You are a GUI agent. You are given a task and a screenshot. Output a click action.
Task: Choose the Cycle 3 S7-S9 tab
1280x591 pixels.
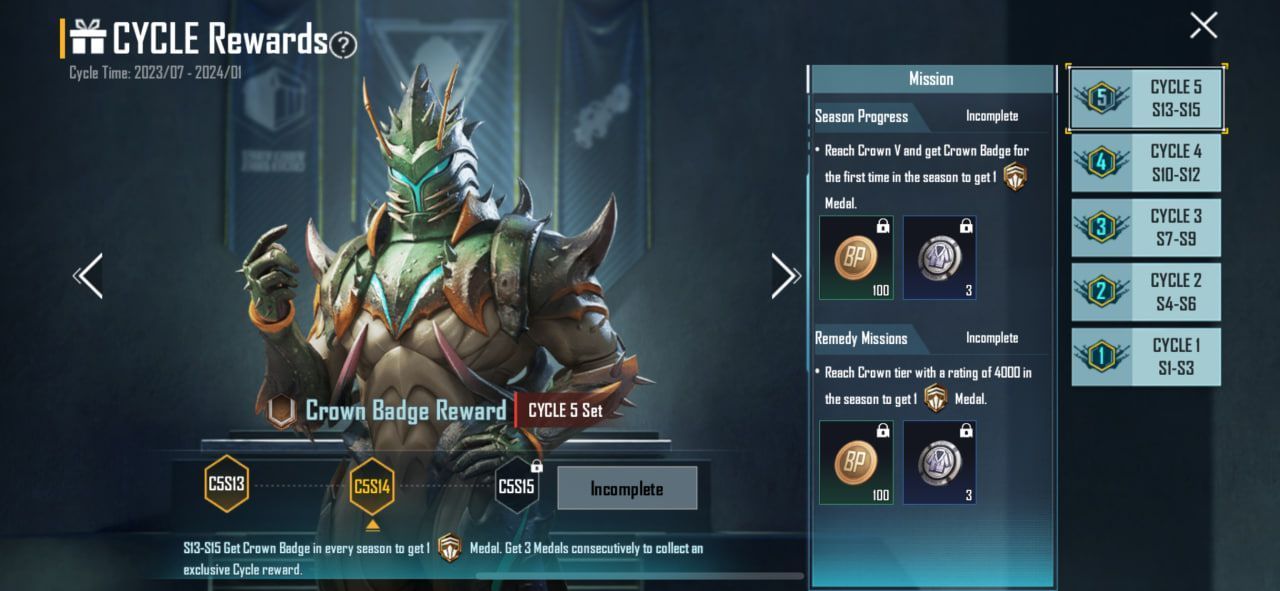point(1146,228)
